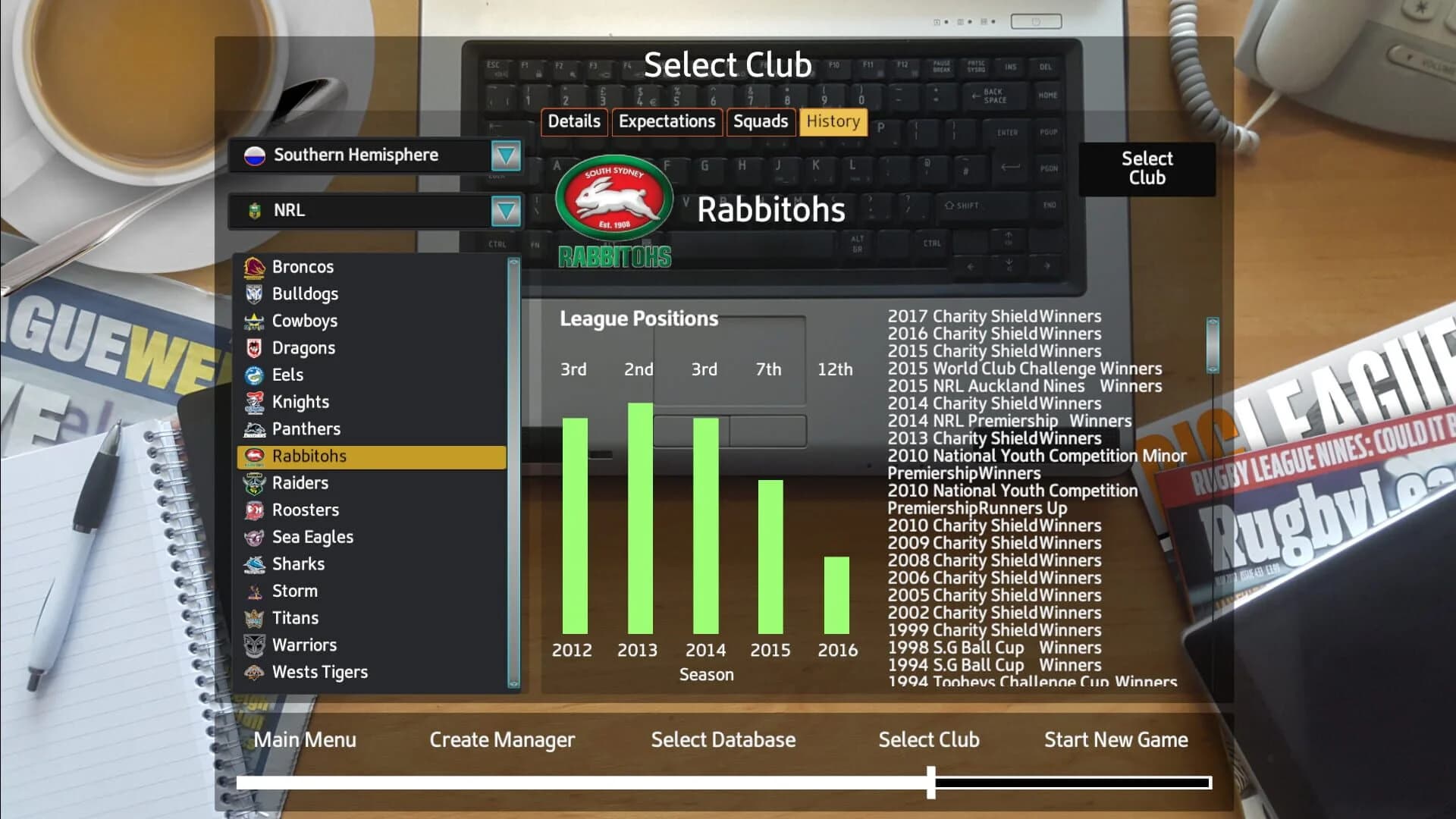This screenshot has height=819, width=1456.
Task: Select the Warriors club crest
Action: [255, 645]
